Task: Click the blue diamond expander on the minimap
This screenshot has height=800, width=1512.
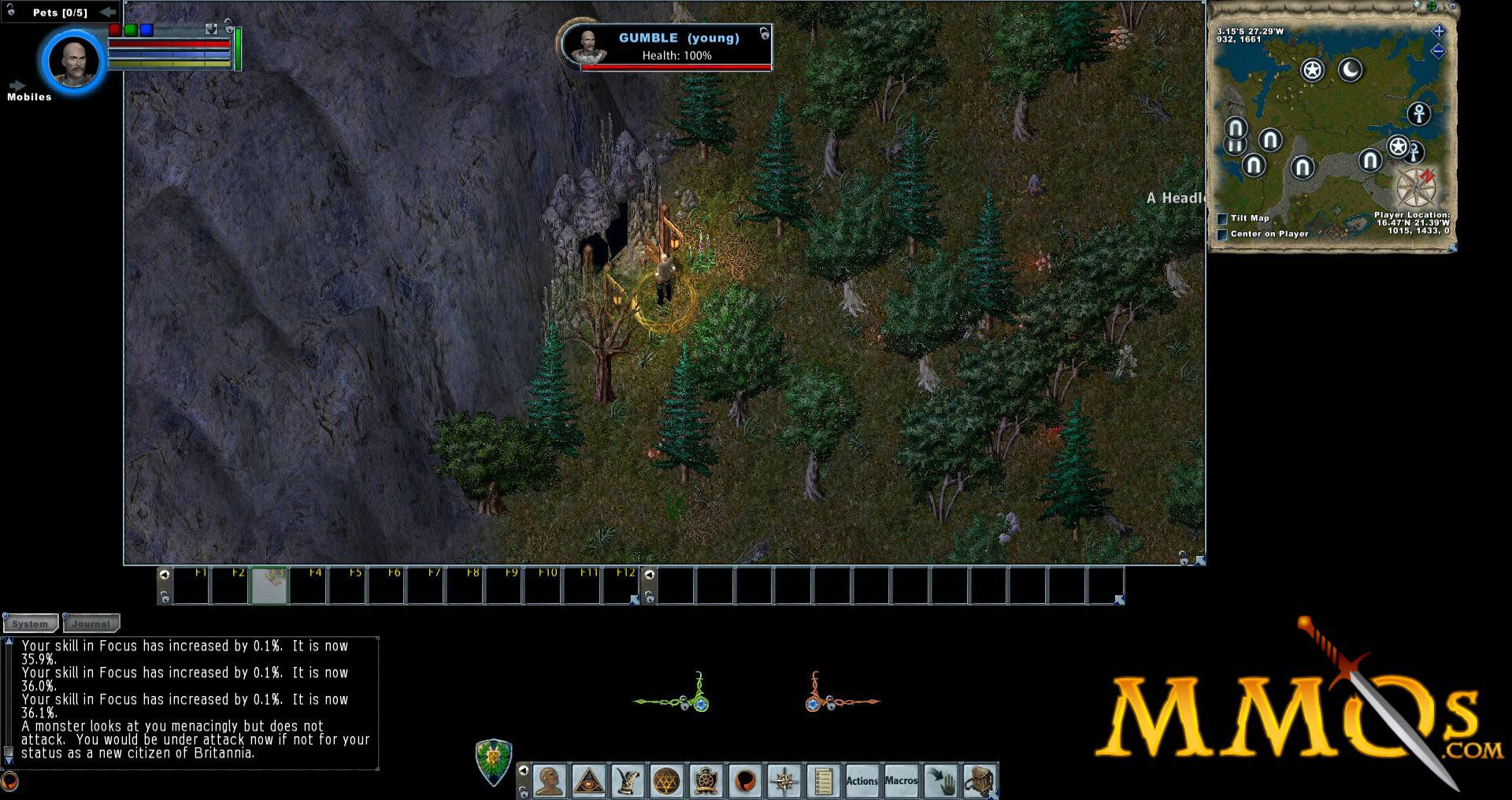Action: (1439, 32)
